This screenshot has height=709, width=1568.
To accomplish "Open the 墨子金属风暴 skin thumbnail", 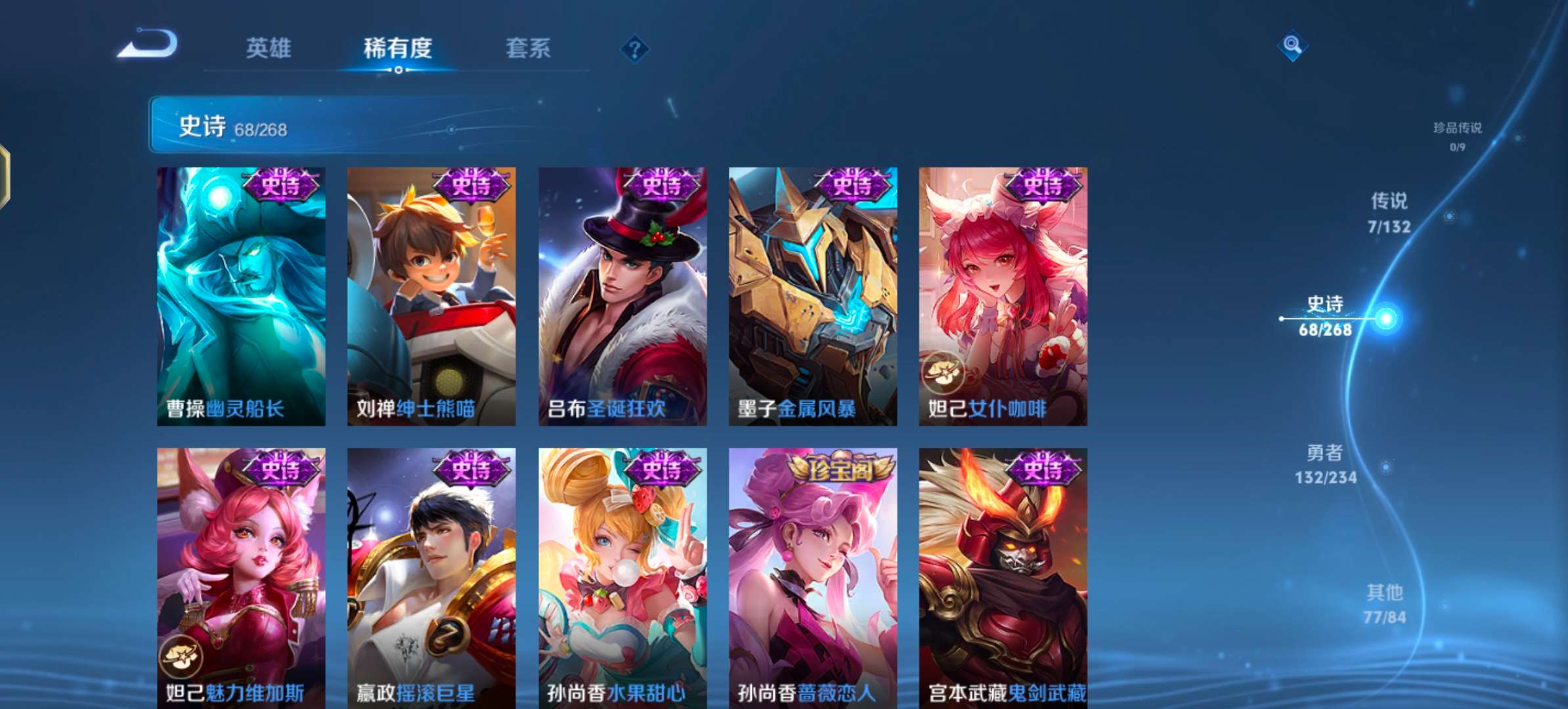I will [812, 295].
